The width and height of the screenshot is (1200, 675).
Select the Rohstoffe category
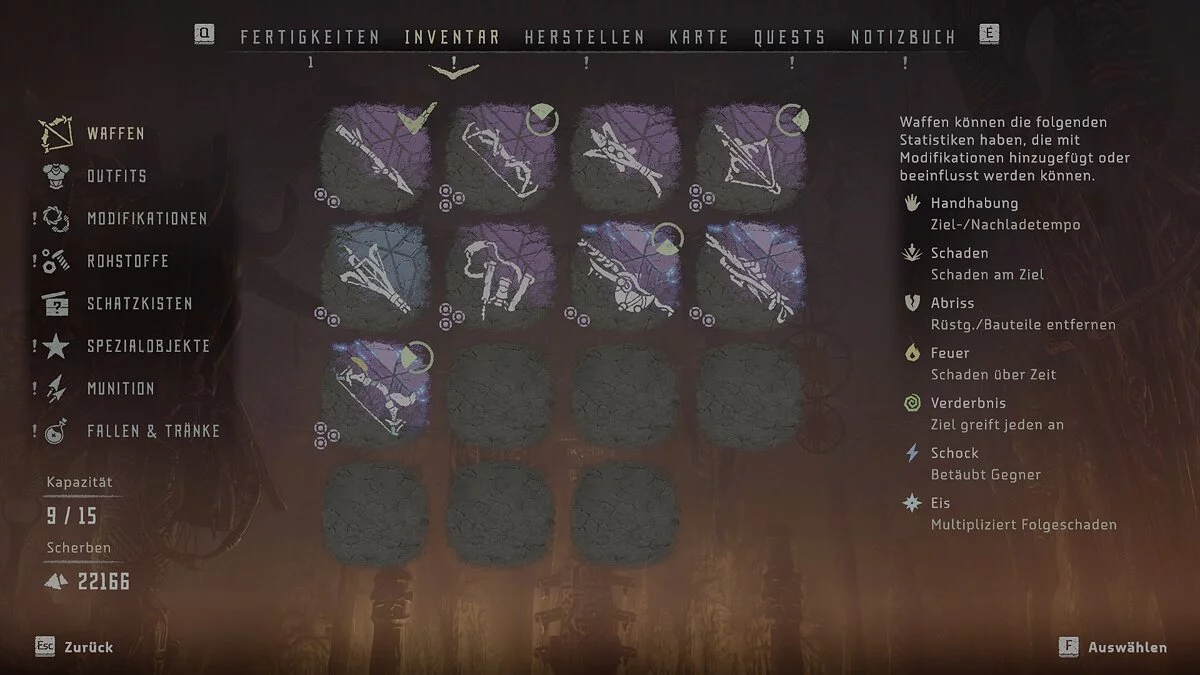(127, 262)
